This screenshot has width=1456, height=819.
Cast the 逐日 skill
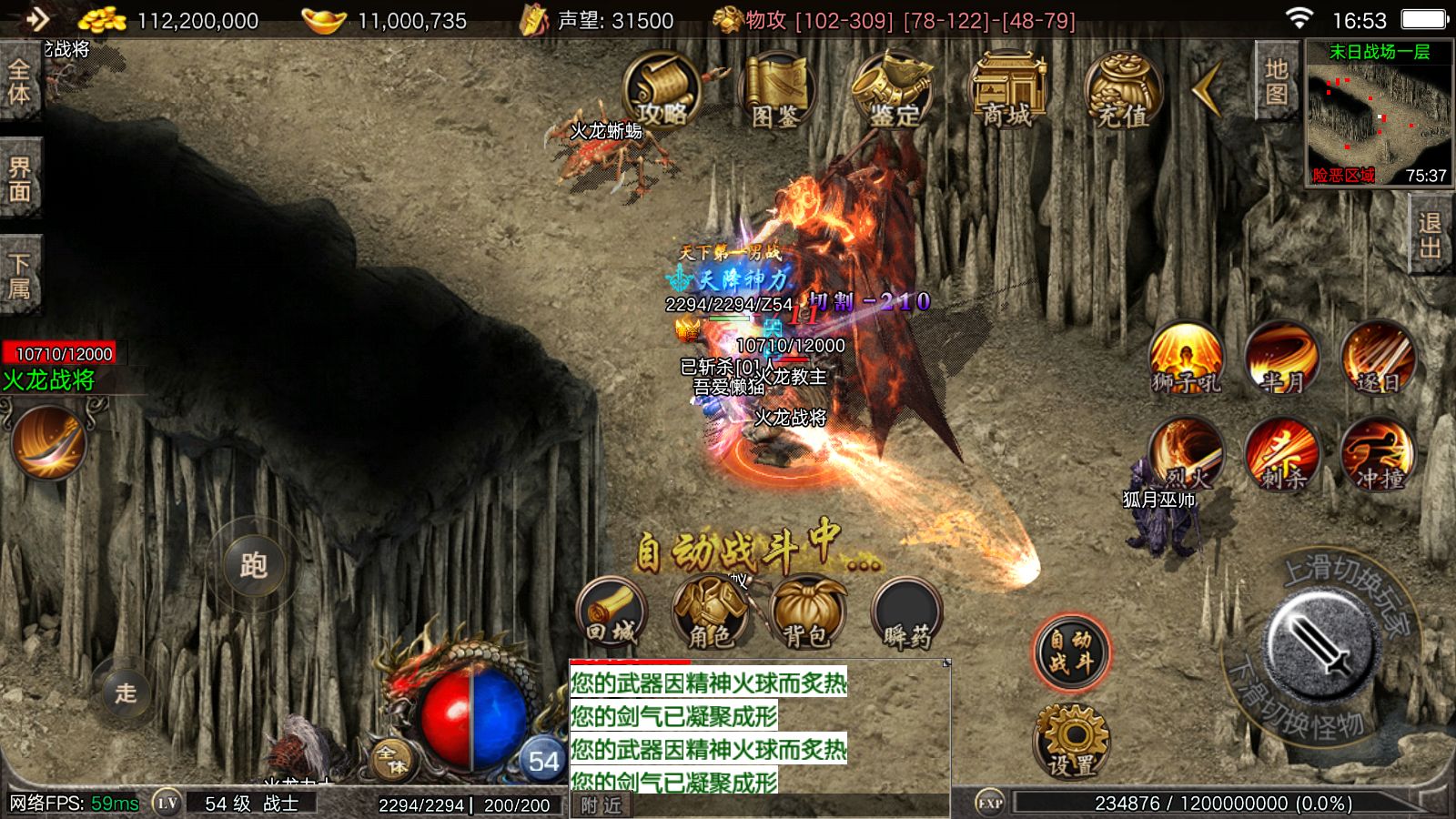click(x=1378, y=358)
